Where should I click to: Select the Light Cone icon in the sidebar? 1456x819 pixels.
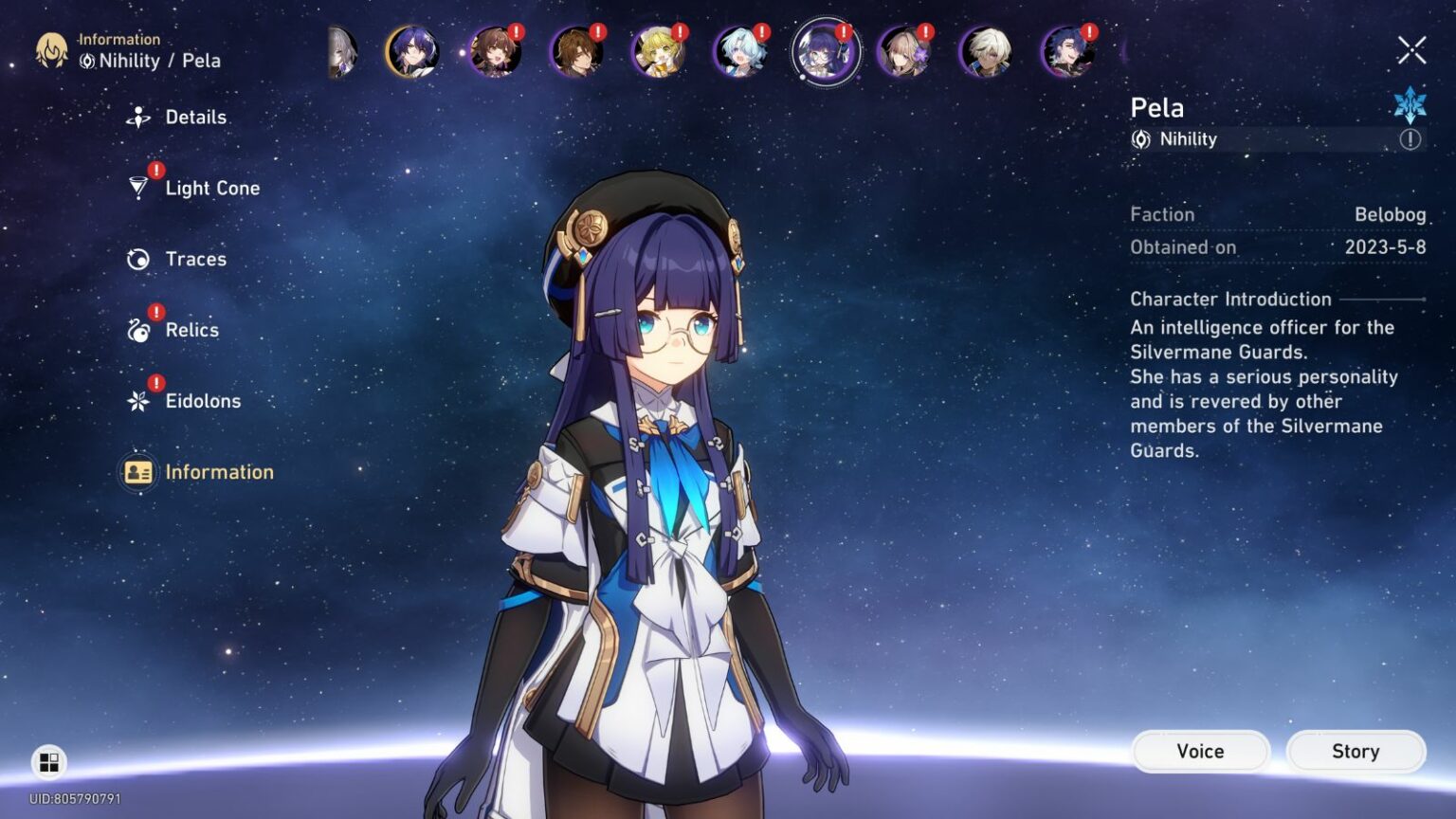point(138,187)
